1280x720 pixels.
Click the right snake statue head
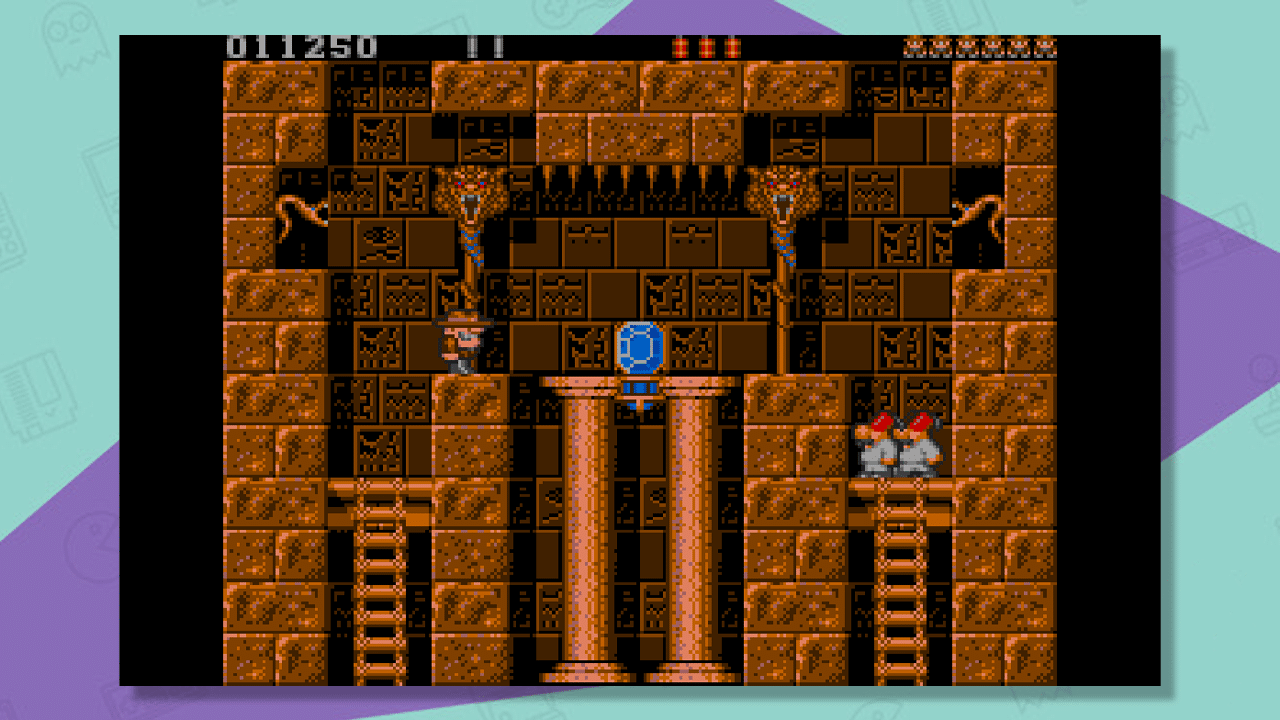click(783, 190)
